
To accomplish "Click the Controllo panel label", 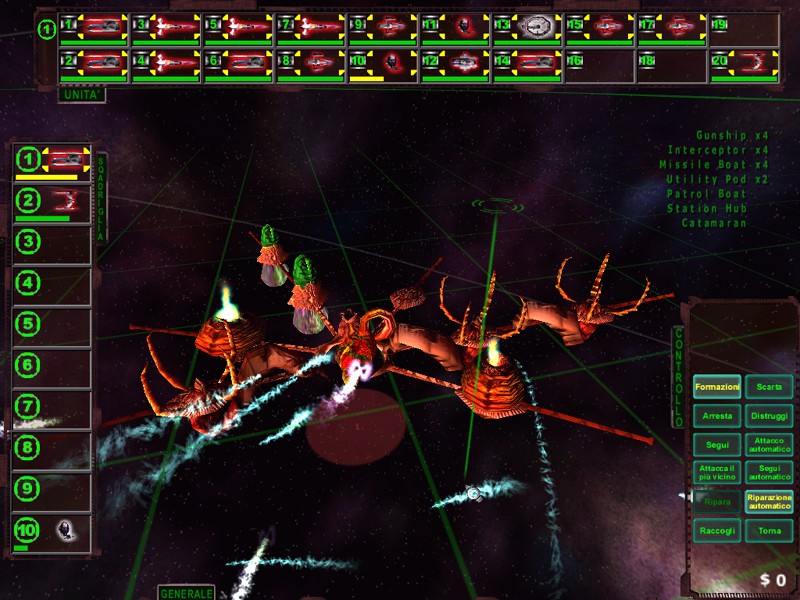I will point(678,365).
